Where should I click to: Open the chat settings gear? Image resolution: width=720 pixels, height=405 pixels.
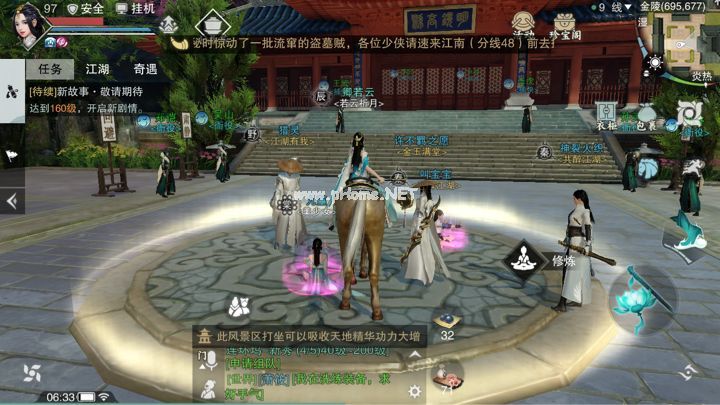(414, 391)
